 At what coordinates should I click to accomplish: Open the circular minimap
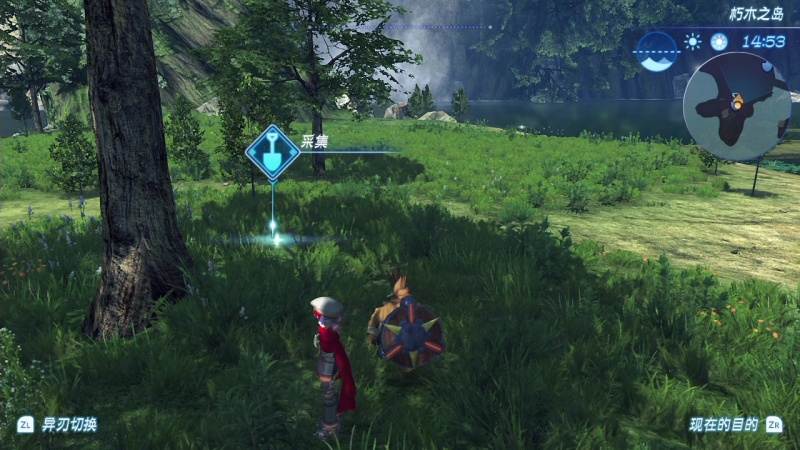[737, 106]
